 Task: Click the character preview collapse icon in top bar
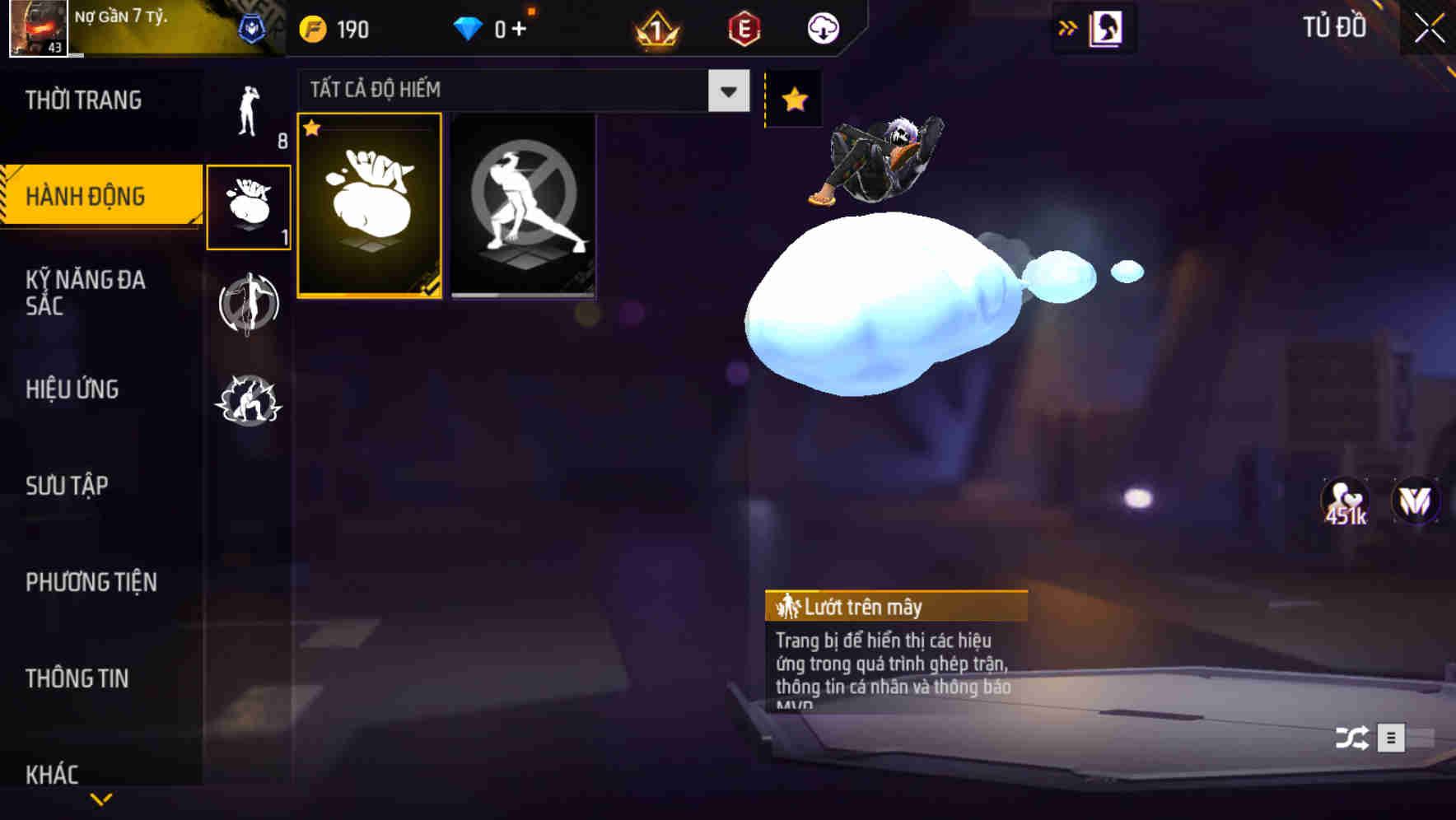point(1106,27)
